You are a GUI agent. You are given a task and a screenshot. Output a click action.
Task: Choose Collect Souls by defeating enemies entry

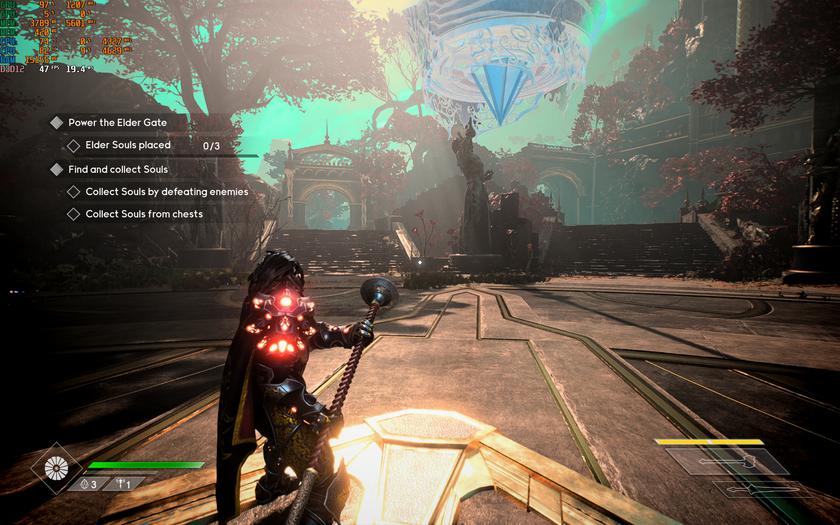pyautogui.click(x=166, y=191)
